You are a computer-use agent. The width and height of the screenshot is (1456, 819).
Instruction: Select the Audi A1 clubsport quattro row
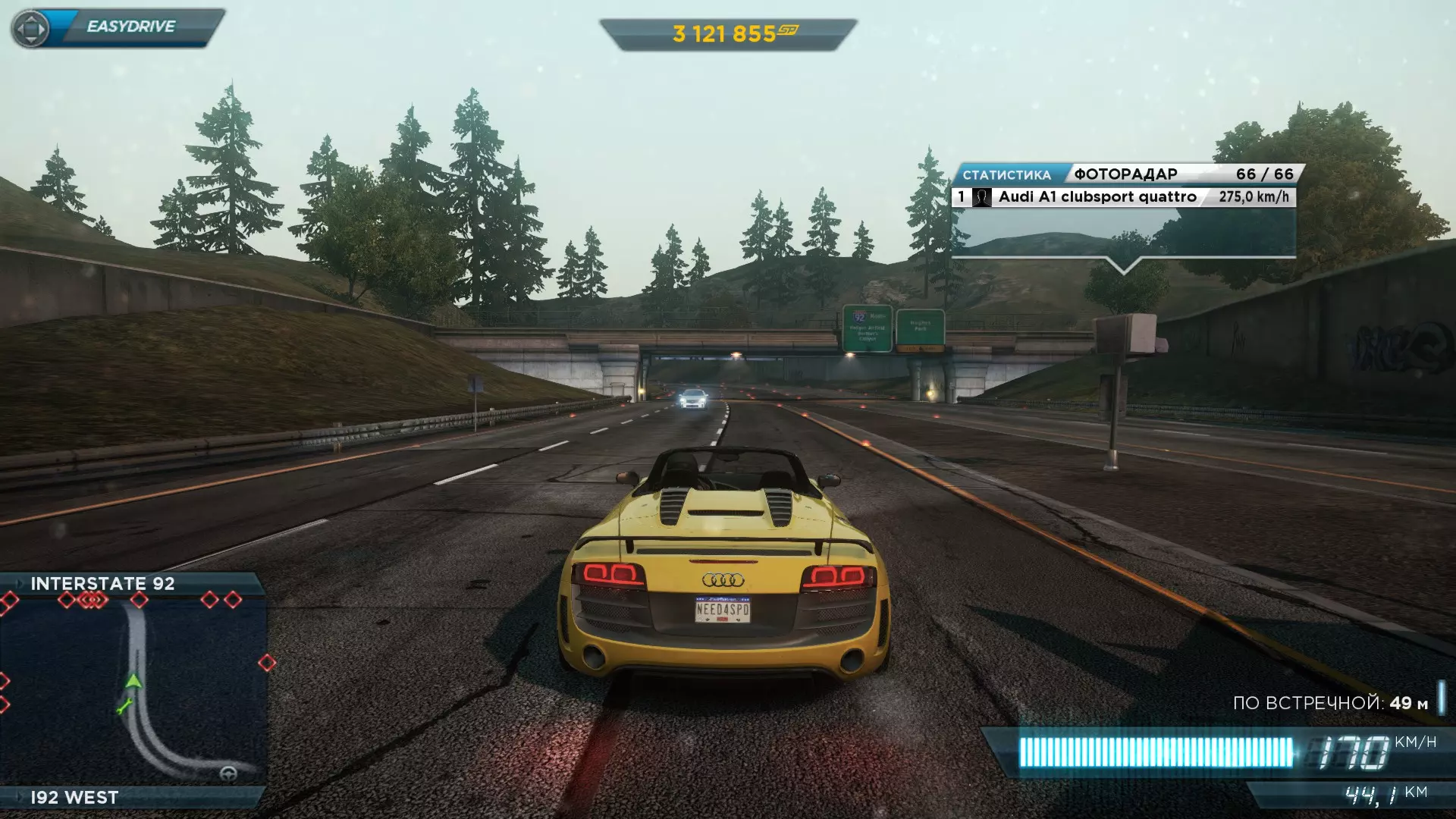tap(1123, 197)
